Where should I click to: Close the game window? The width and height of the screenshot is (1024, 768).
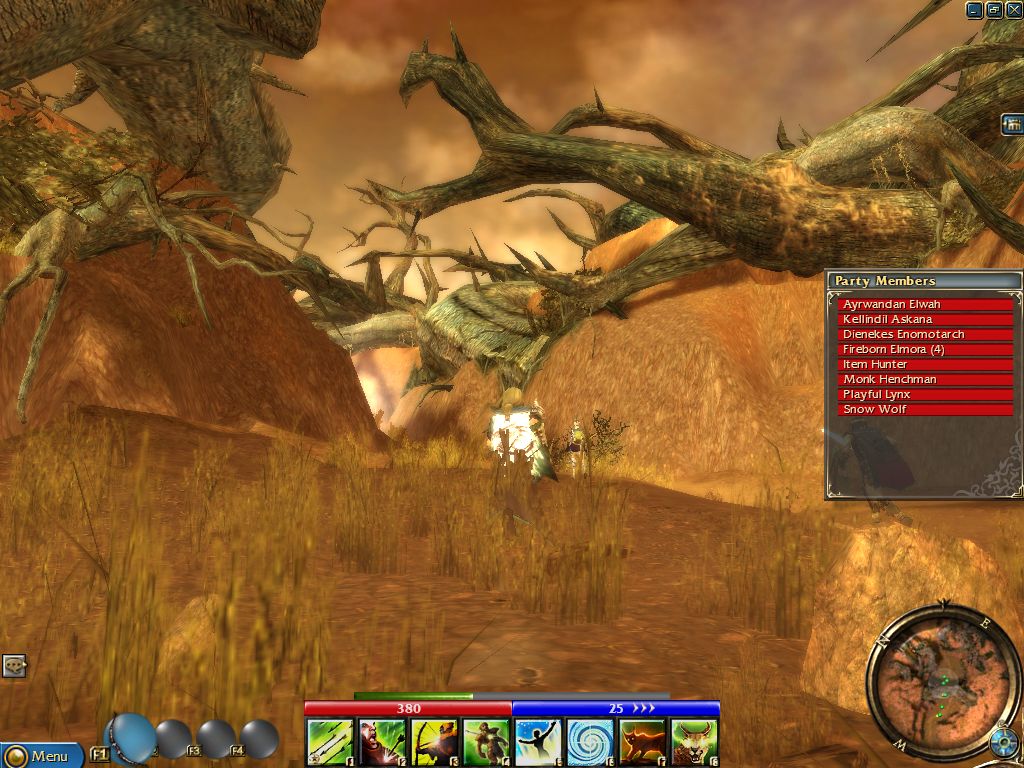[1013, 10]
